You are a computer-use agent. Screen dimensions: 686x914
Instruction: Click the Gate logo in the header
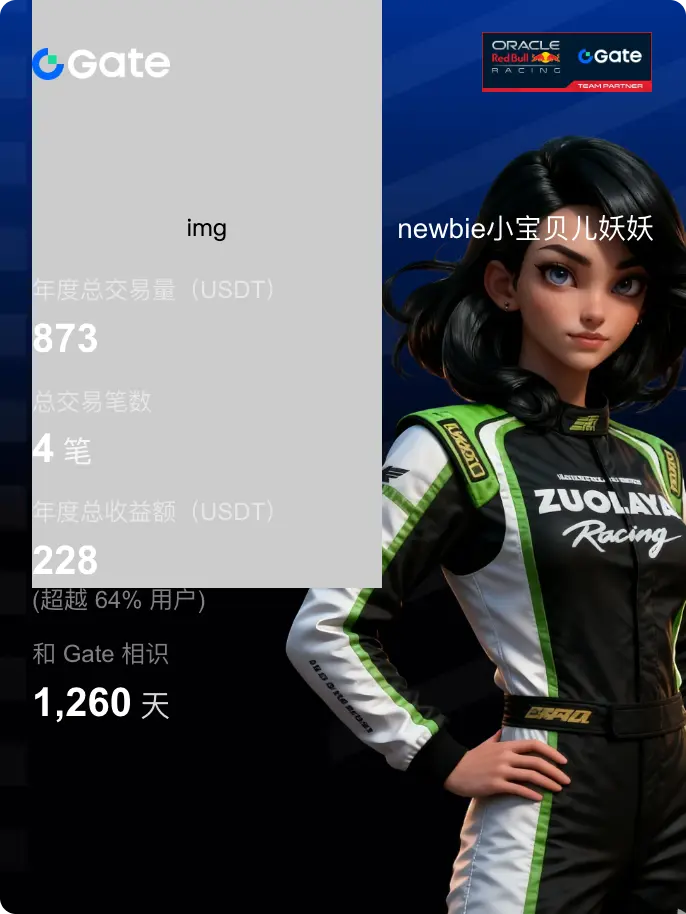point(101,64)
